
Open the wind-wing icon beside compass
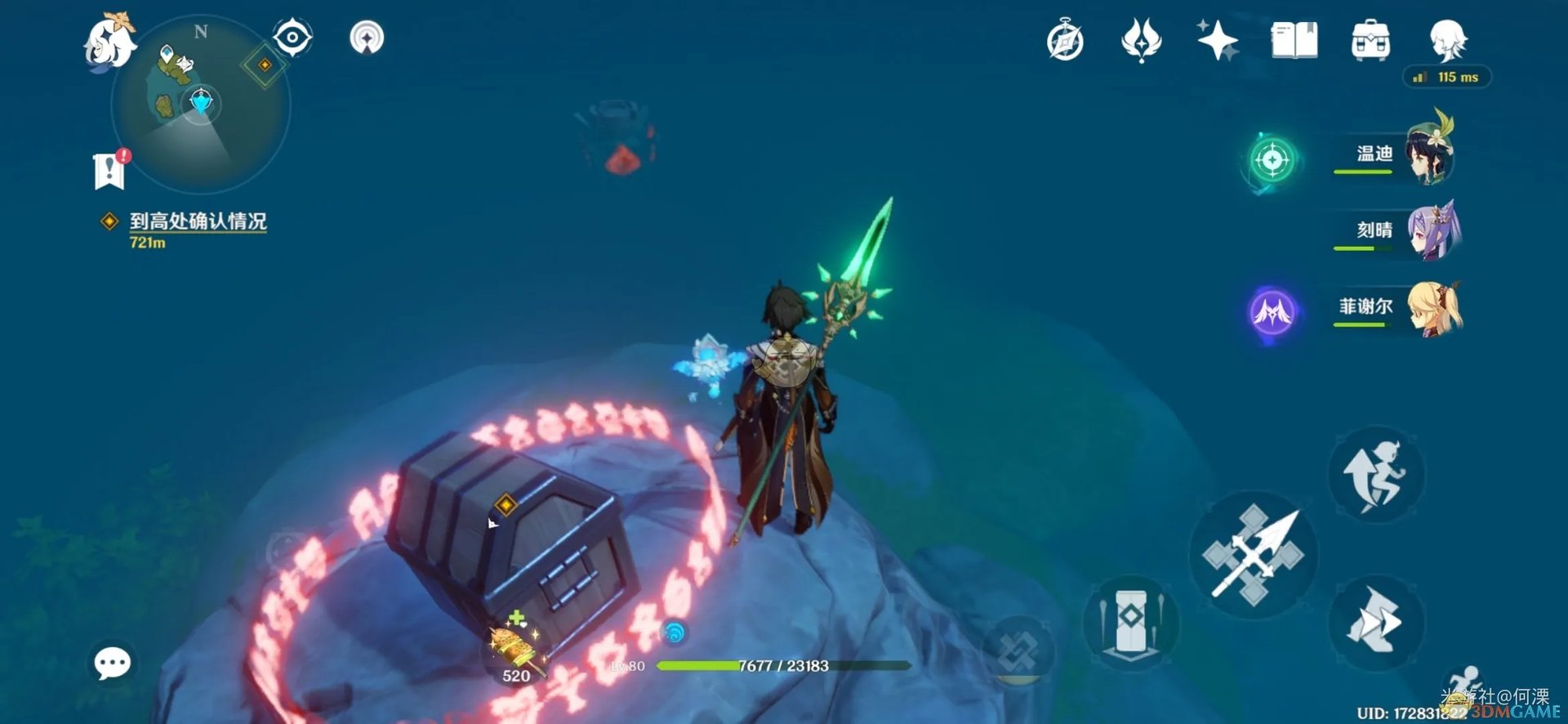coord(1141,40)
